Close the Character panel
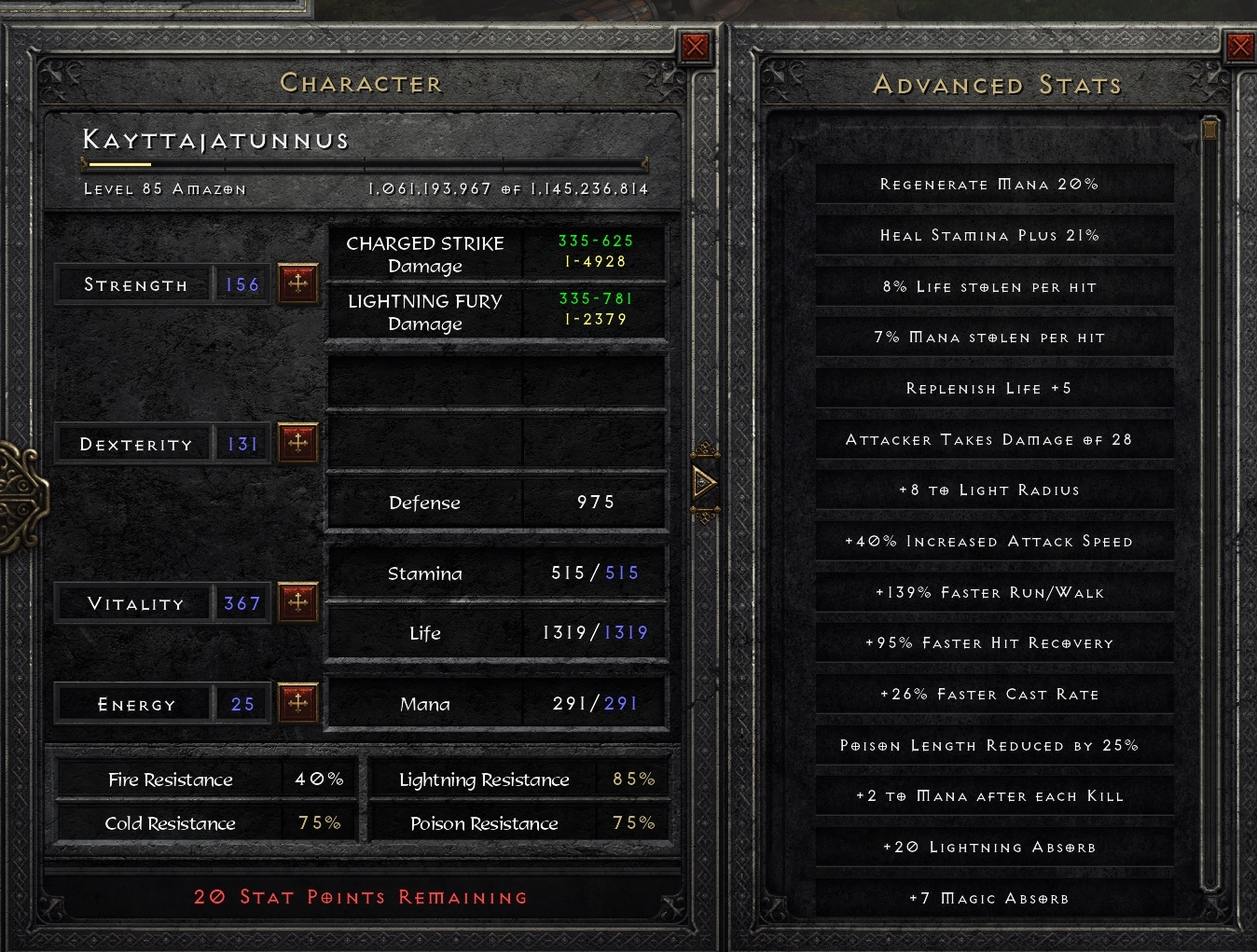The image size is (1257, 952). click(695, 45)
